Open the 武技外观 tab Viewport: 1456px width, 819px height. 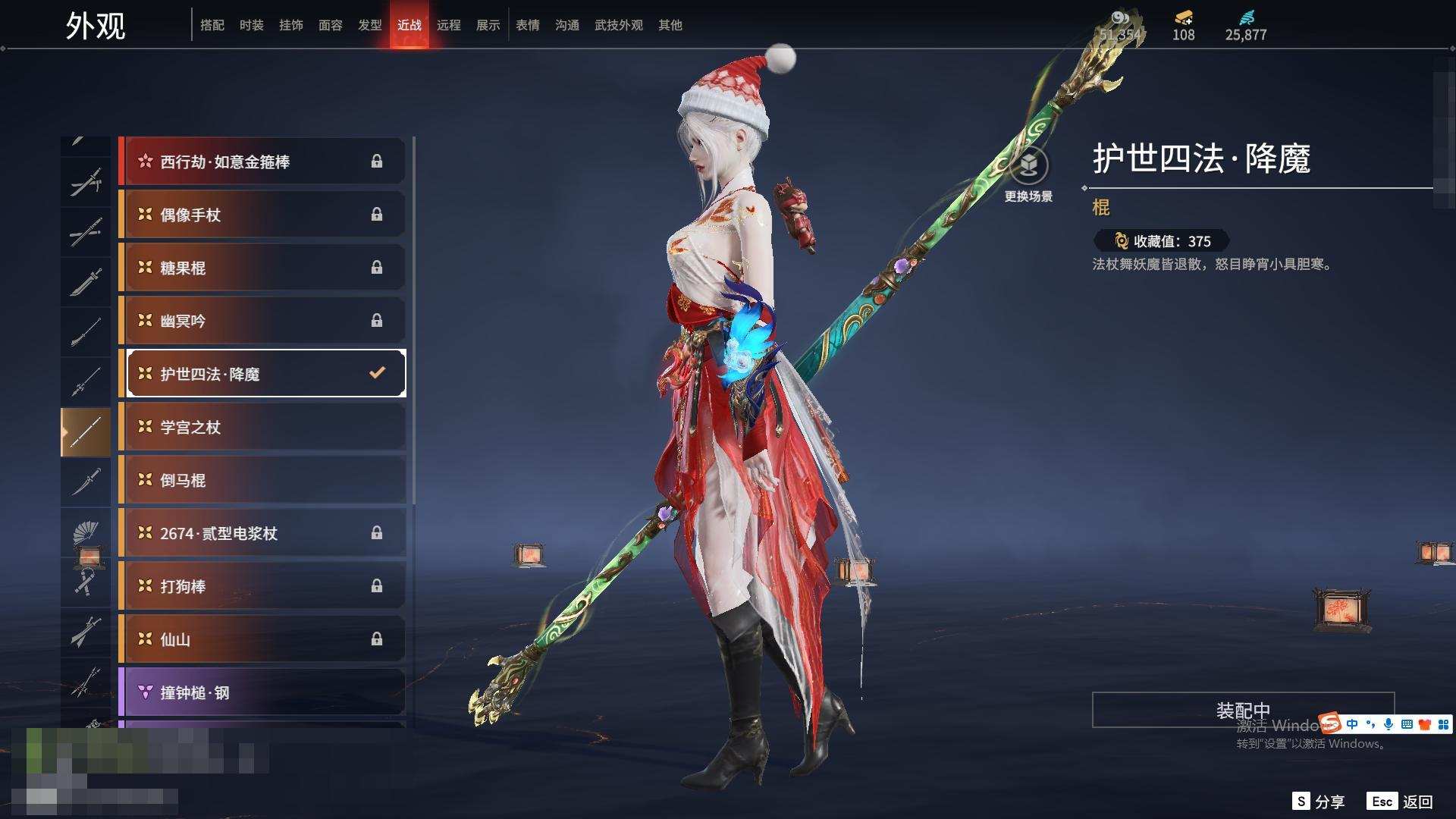[618, 25]
